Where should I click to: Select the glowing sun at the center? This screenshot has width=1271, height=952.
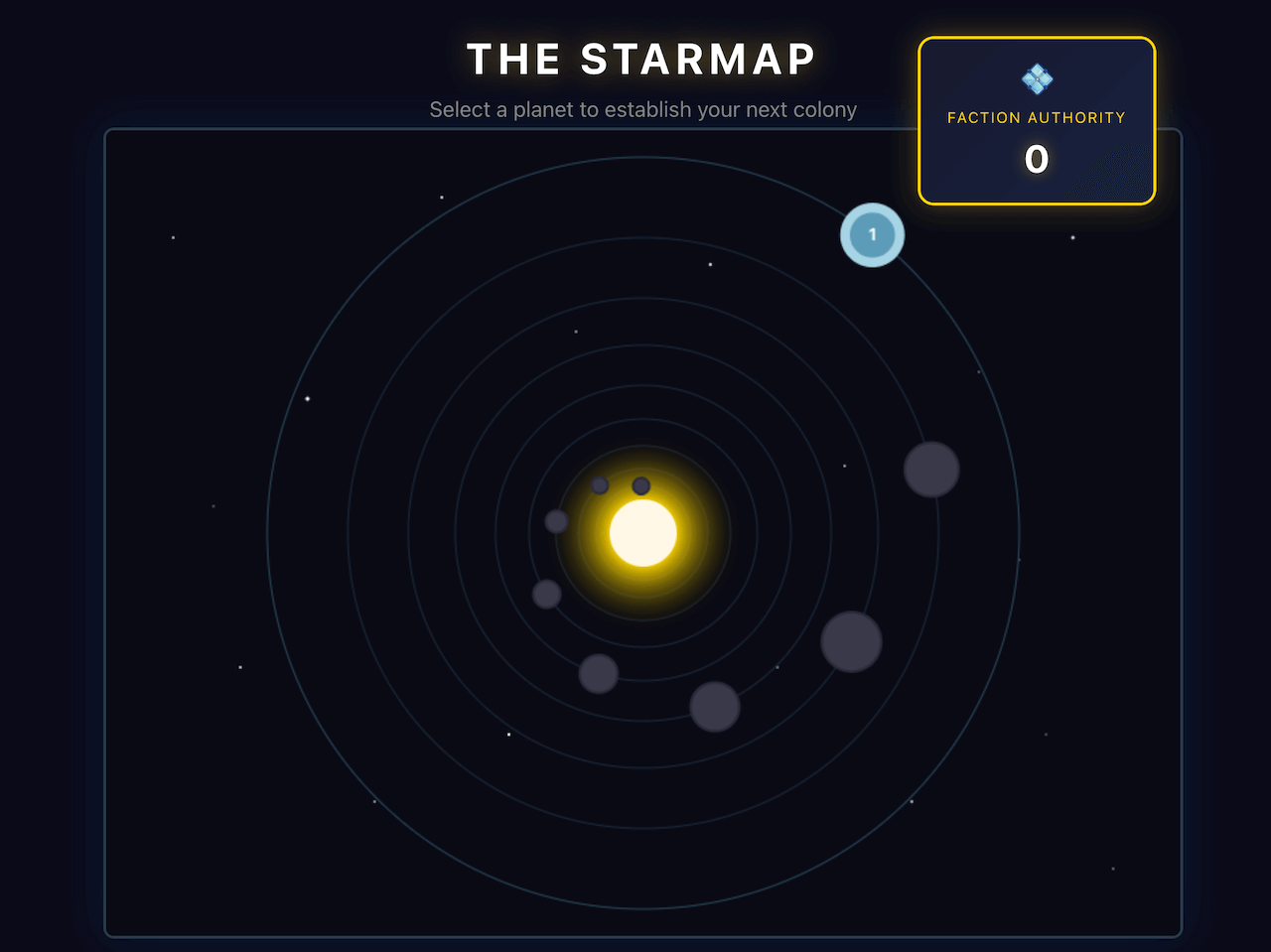[641, 534]
